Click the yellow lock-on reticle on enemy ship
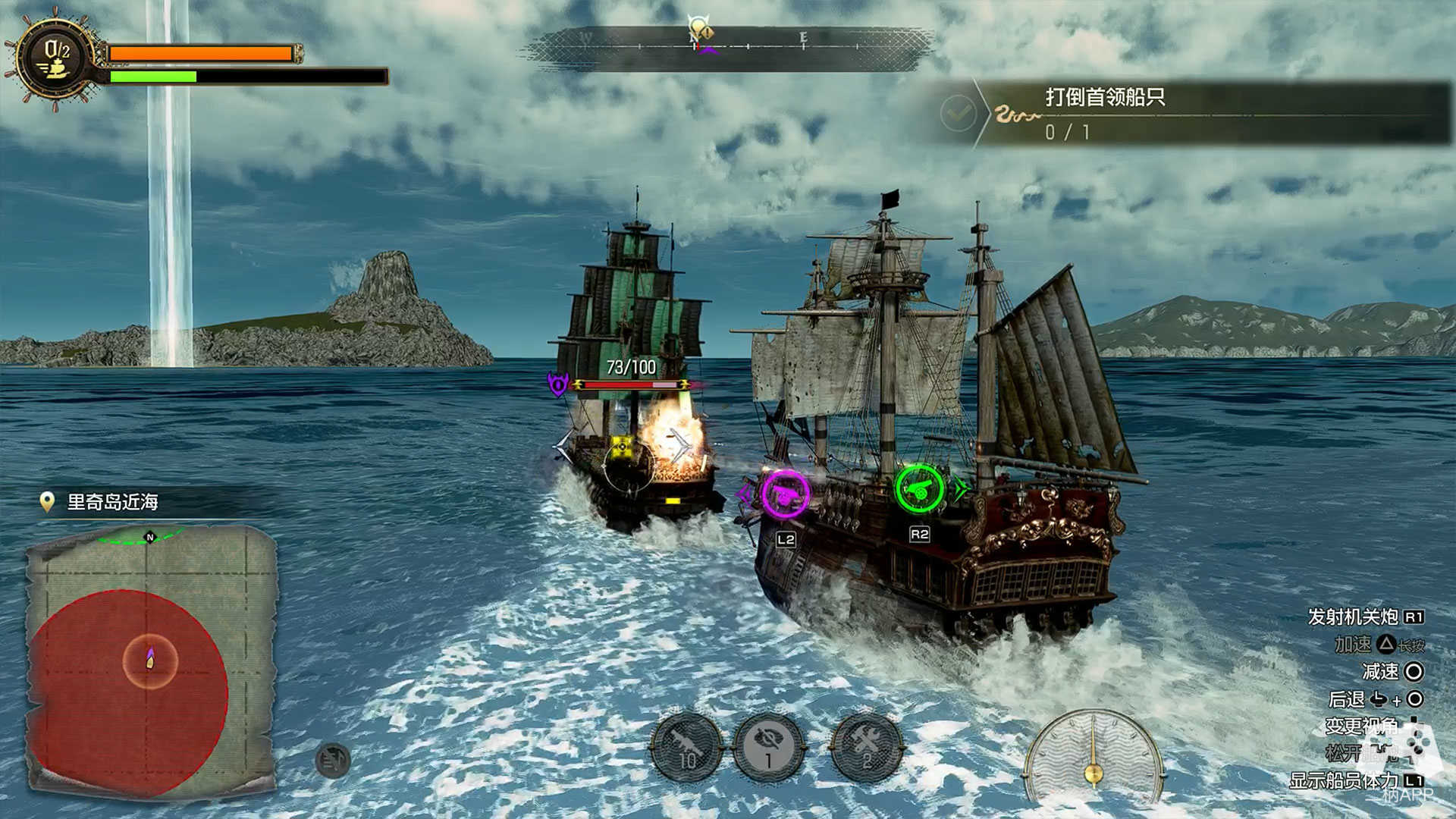 click(622, 447)
